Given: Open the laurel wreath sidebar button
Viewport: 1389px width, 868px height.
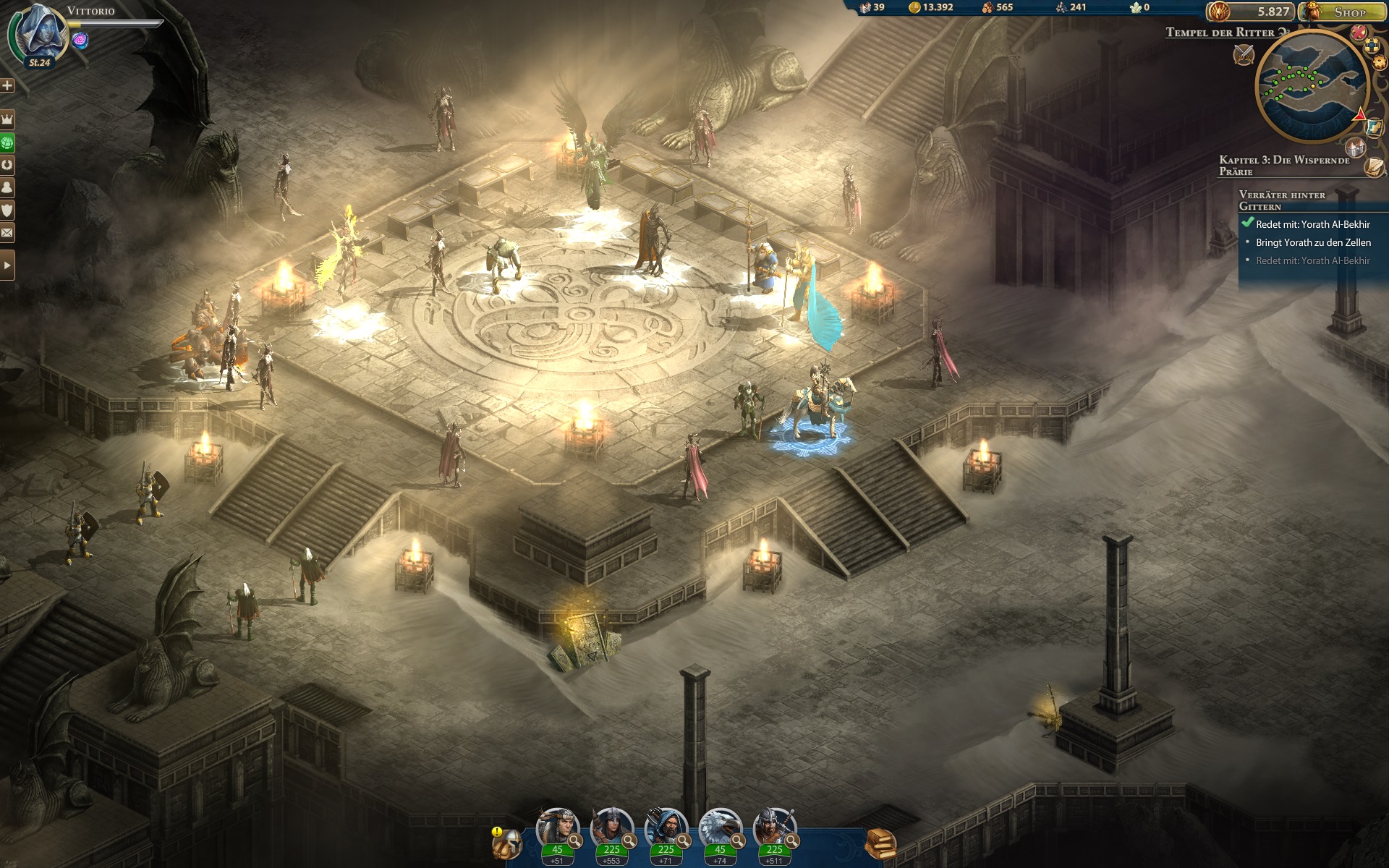Looking at the screenshot, I should pos(7,165).
